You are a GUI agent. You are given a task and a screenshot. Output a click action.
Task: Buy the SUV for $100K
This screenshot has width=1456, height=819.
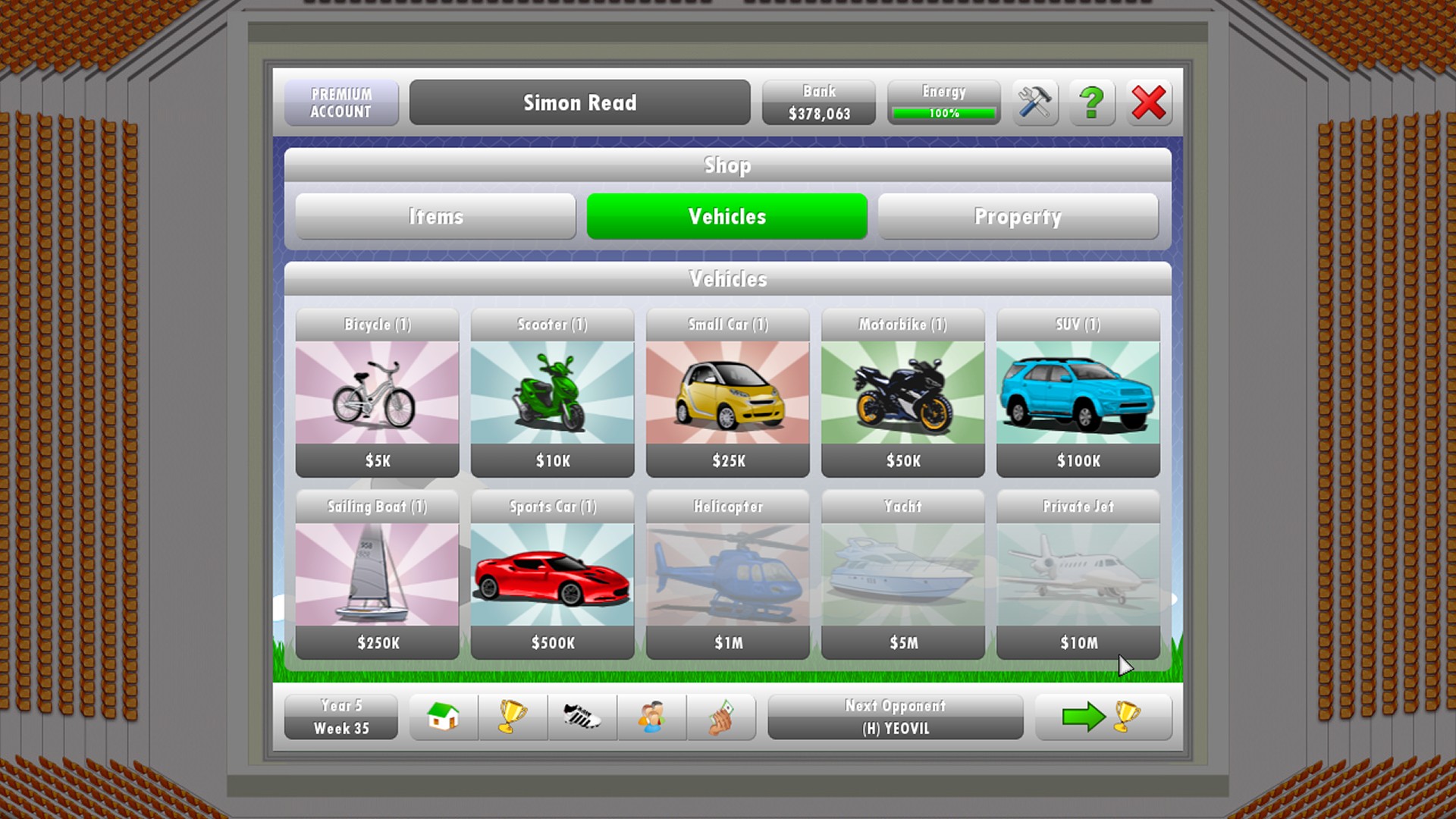pos(1078,392)
